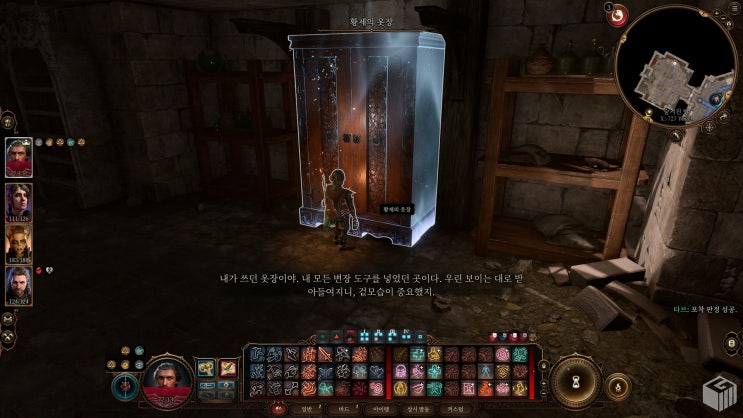Viewport: 743px width, 418px height.
Task: Select the melee weapon set slot
Action: (x=205, y=368)
